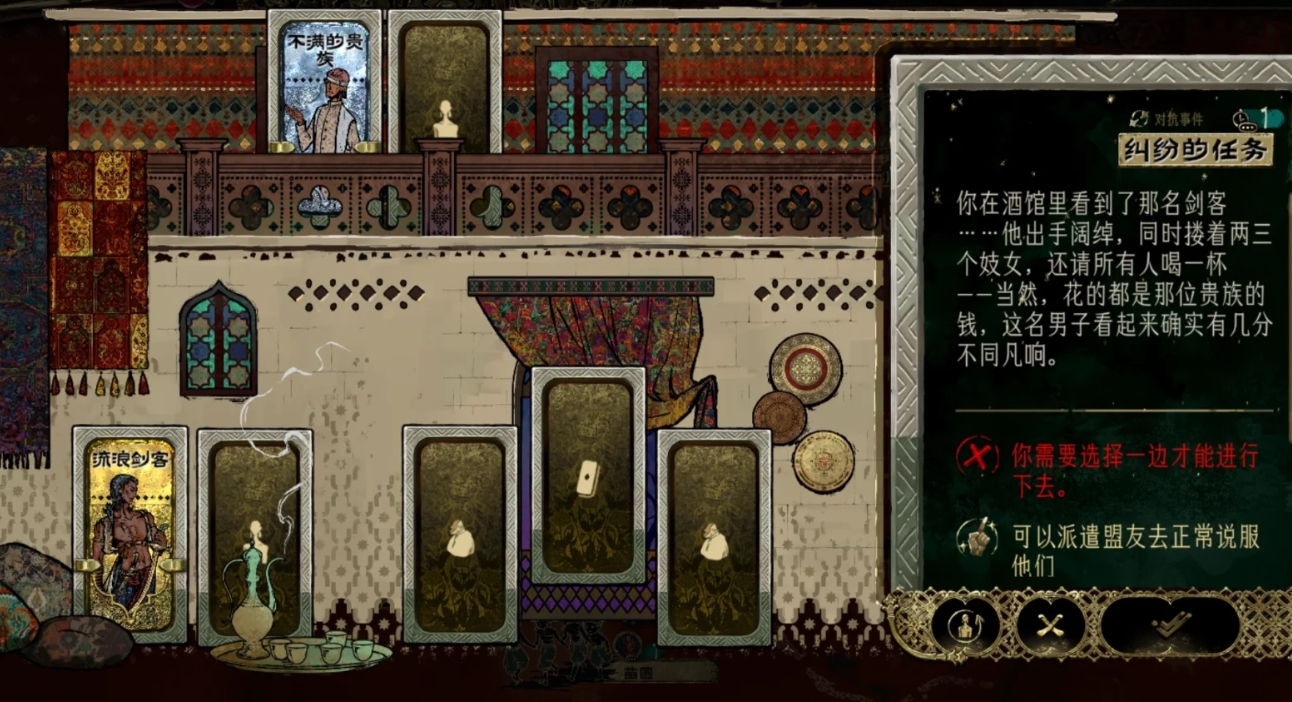Screen dimensions: 1292x702
Task: Select the 不满的贵族 card
Action: coord(324,84)
